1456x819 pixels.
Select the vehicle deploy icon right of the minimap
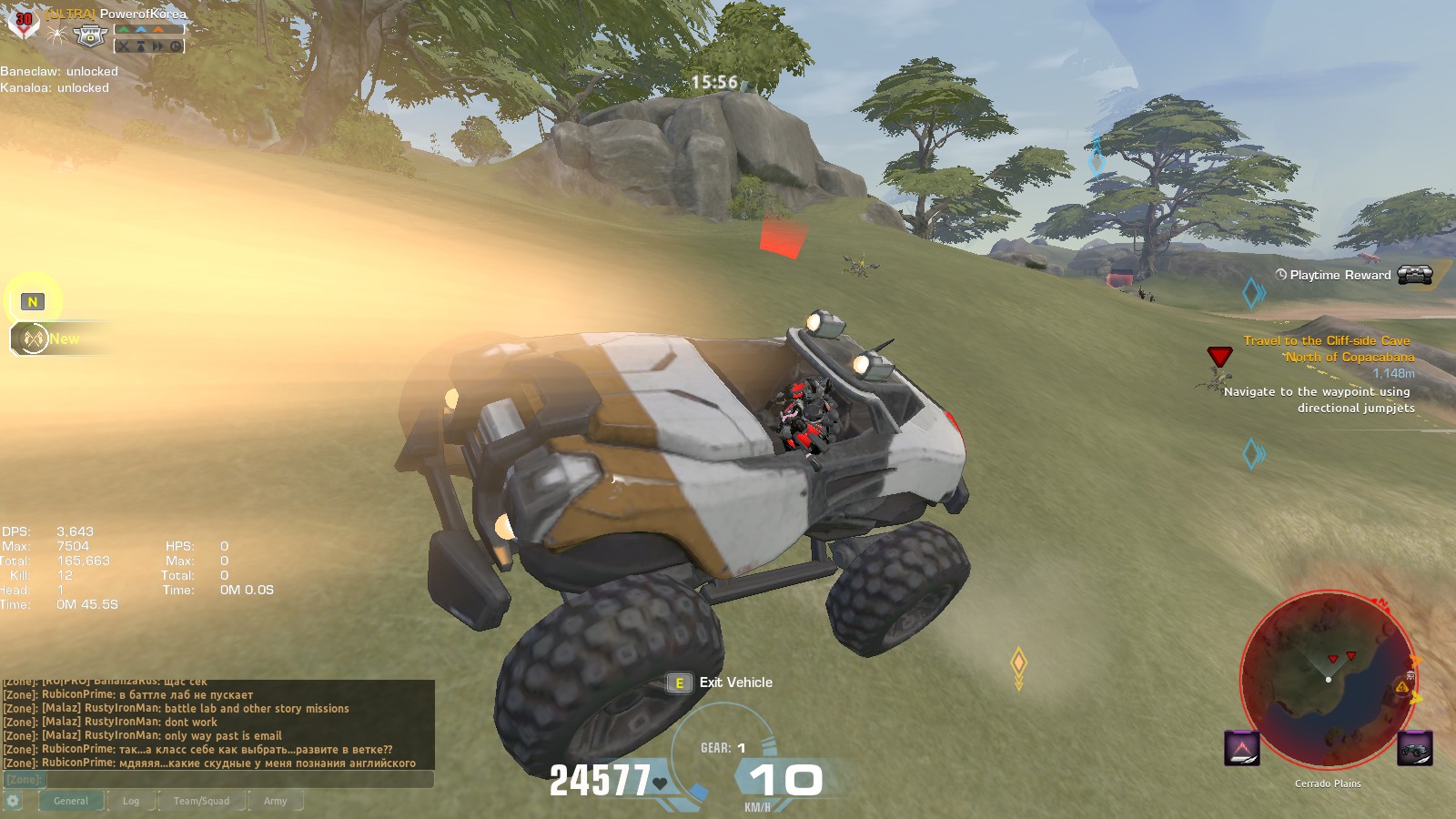pos(1415,748)
